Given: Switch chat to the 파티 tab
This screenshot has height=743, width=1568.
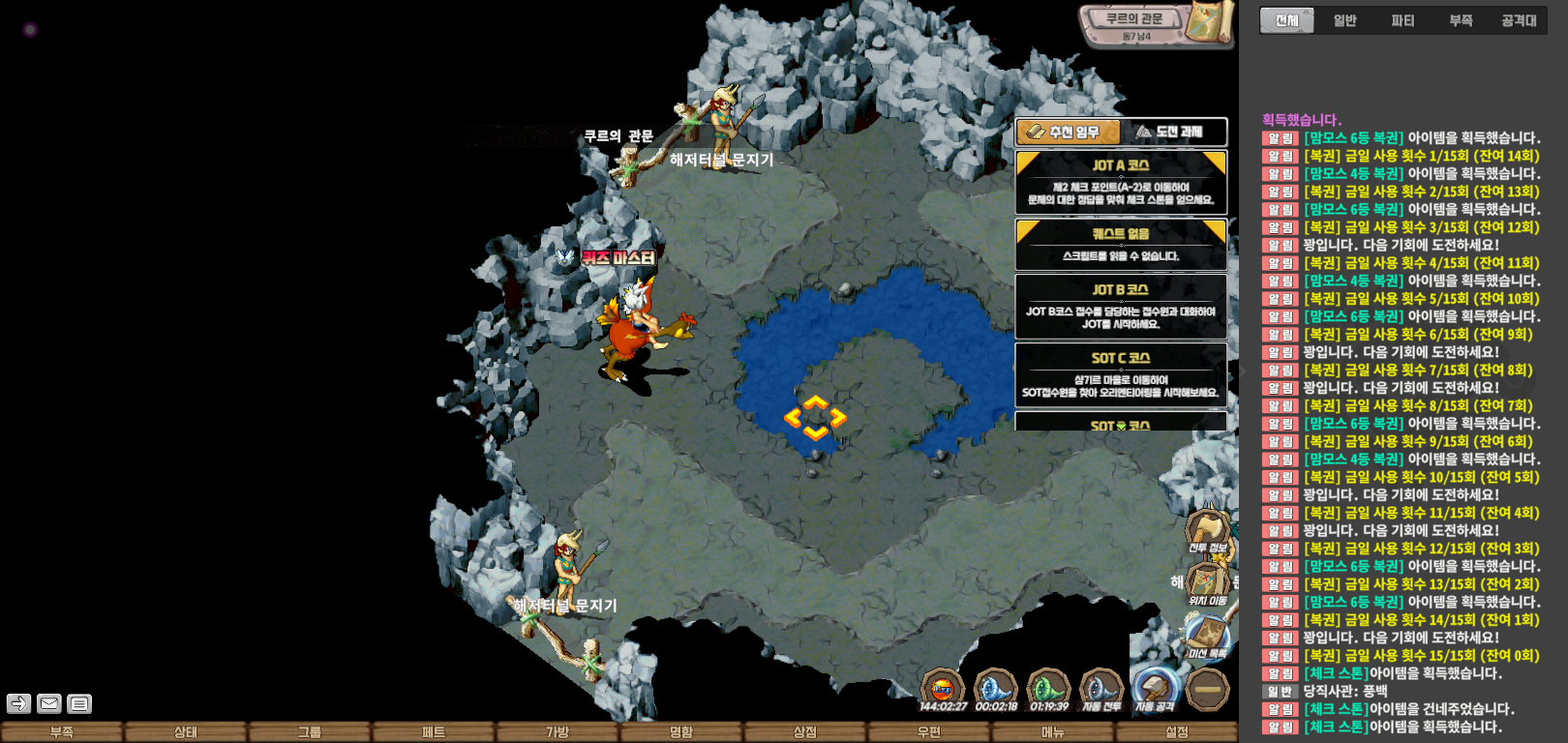Looking at the screenshot, I should pyautogui.click(x=1402, y=20).
